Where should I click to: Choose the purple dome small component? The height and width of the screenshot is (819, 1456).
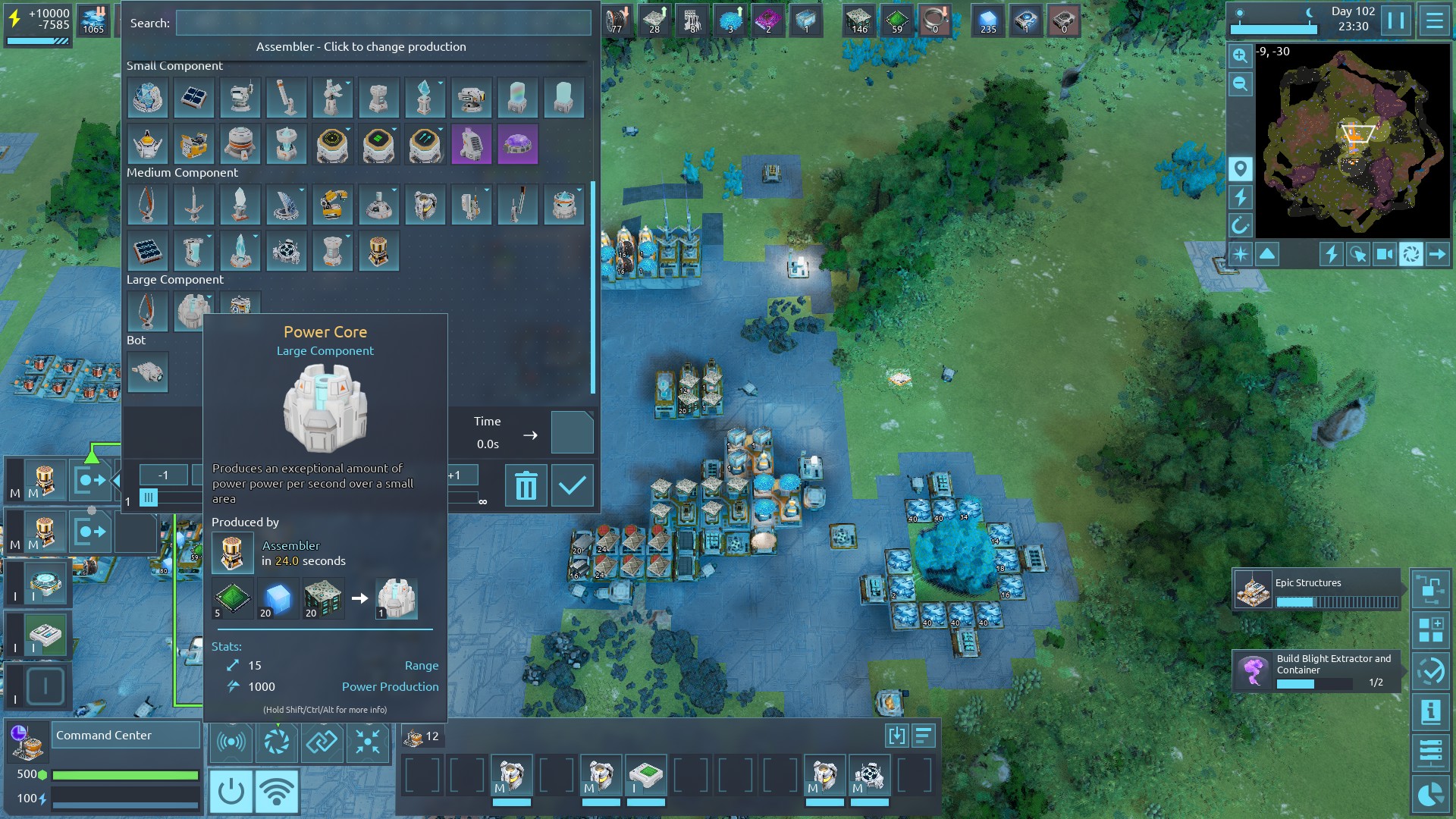(x=518, y=144)
